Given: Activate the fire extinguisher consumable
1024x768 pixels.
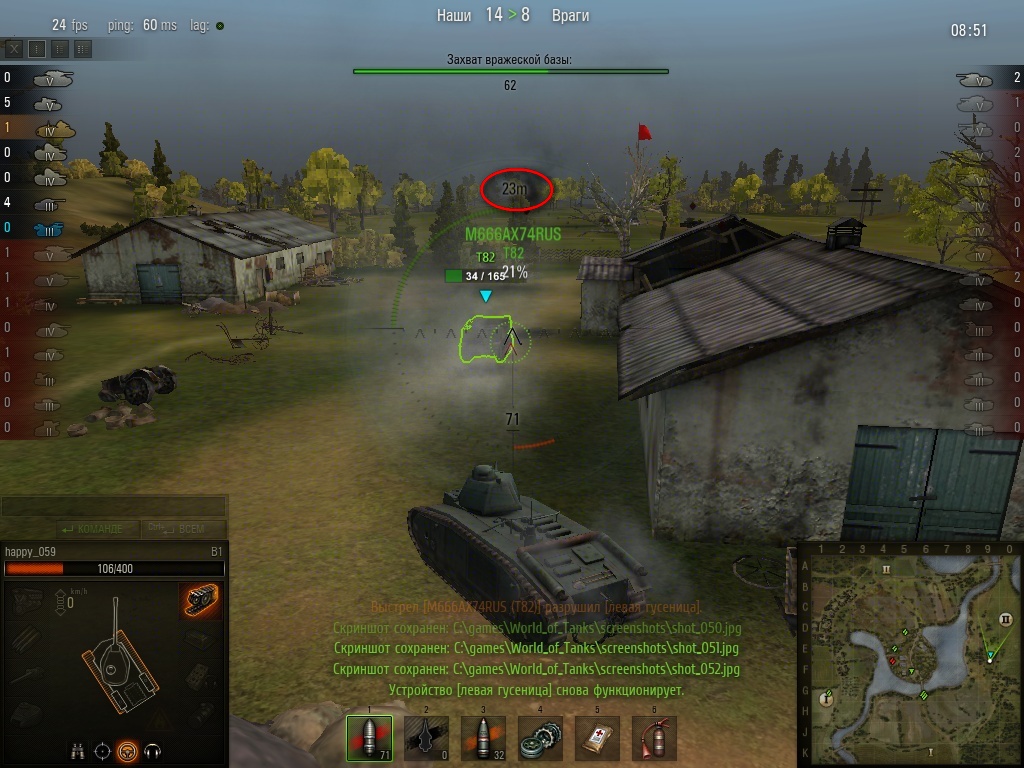Looking at the screenshot, I should (654, 738).
